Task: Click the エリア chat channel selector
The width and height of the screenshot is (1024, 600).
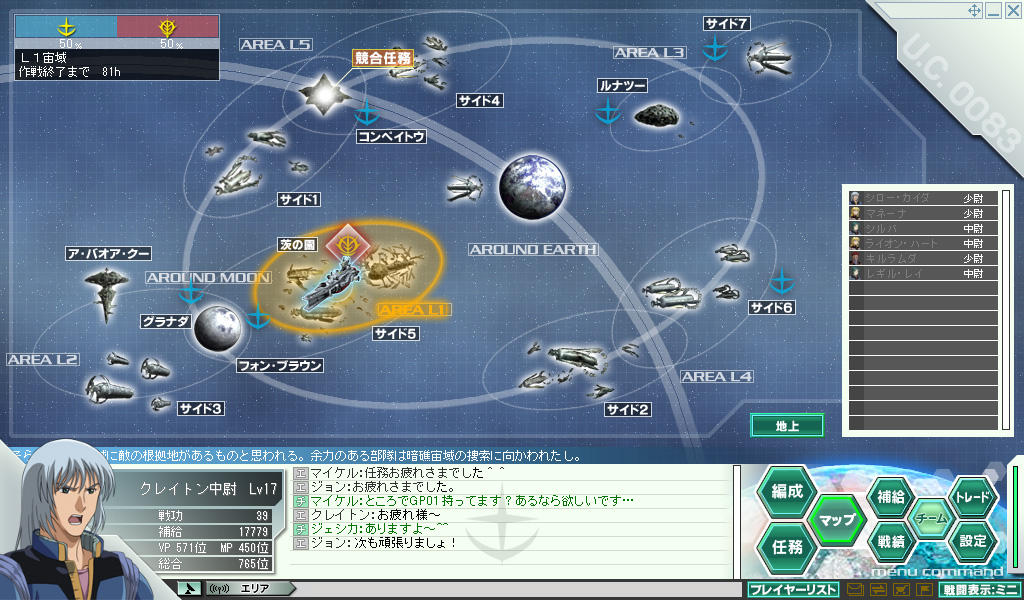Action: pos(255,588)
